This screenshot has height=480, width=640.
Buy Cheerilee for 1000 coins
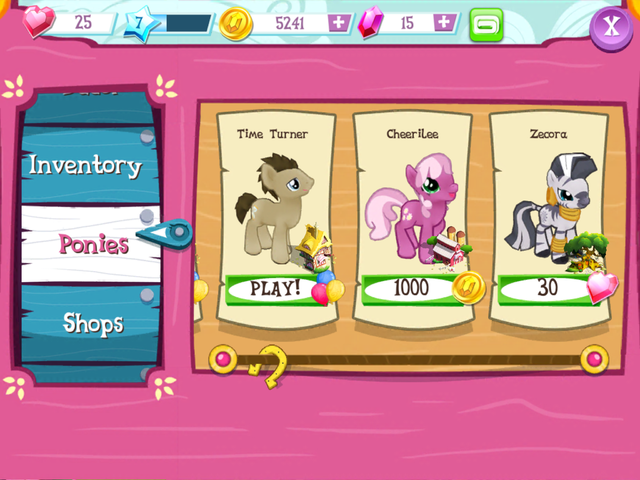tap(412, 289)
